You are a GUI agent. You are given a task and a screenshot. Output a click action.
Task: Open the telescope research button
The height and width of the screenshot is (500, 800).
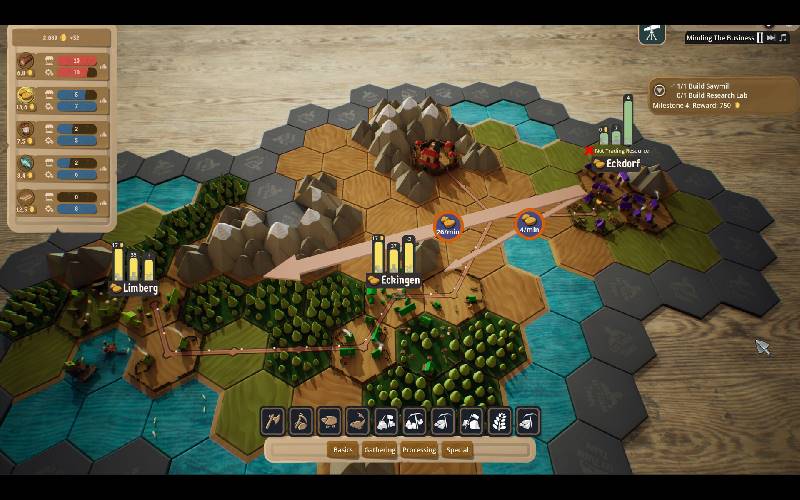pos(652,33)
